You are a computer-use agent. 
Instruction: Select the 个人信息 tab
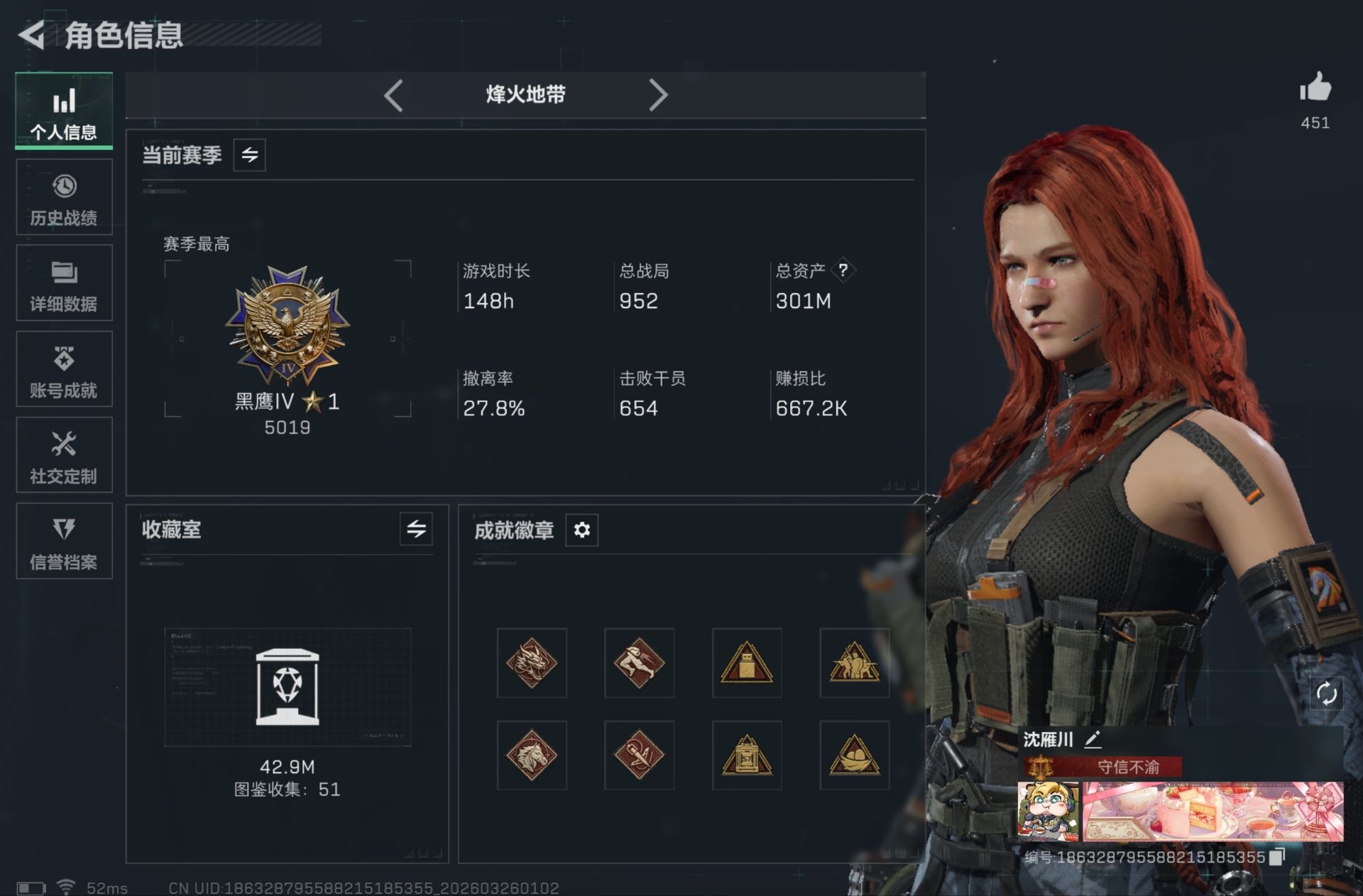[x=64, y=111]
